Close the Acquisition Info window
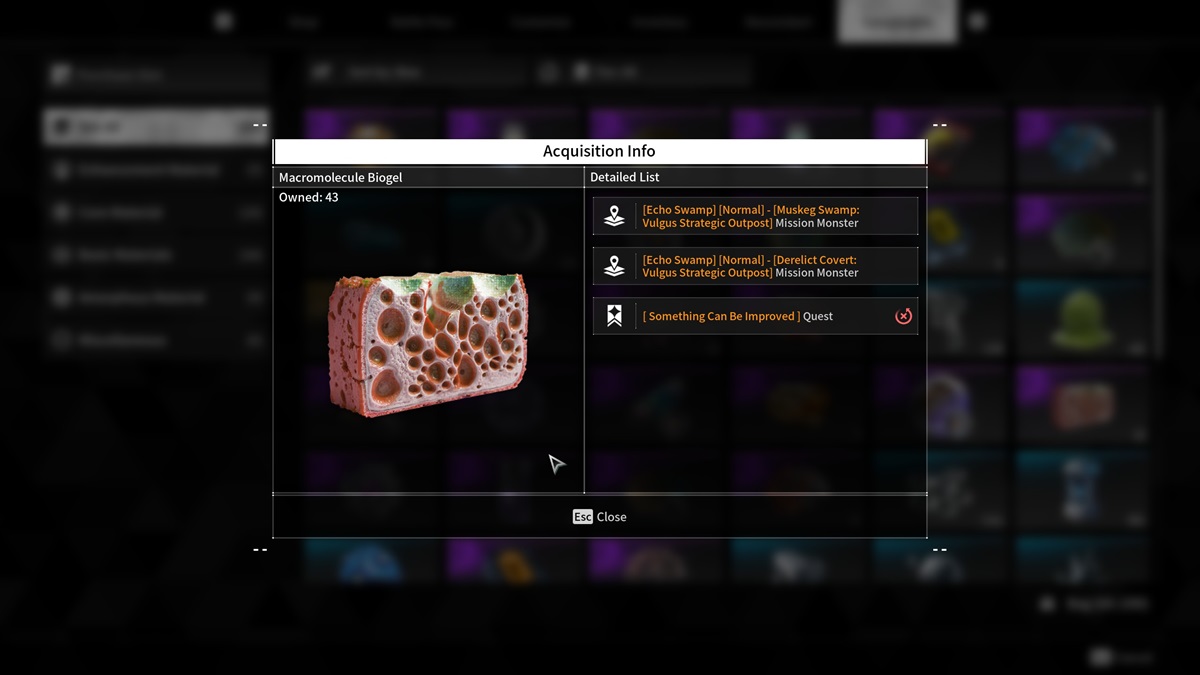1200x675 pixels. coord(600,517)
